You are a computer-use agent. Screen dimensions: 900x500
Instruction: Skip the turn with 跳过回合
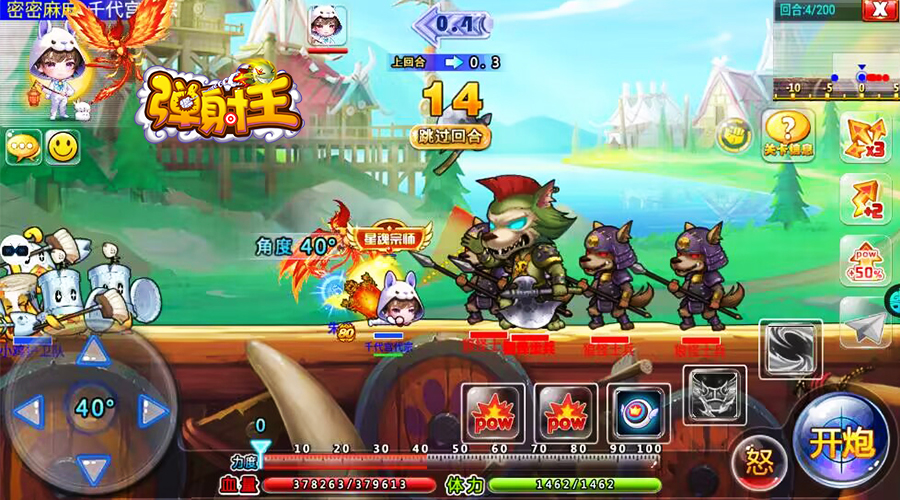click(450, 135)
